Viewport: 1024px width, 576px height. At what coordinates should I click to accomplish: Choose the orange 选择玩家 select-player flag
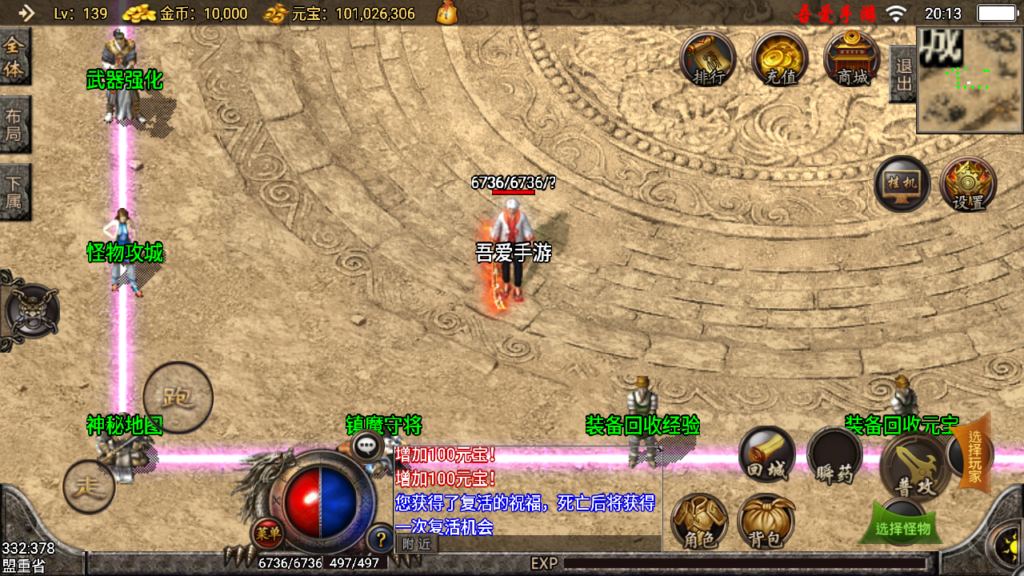(974, 456)
